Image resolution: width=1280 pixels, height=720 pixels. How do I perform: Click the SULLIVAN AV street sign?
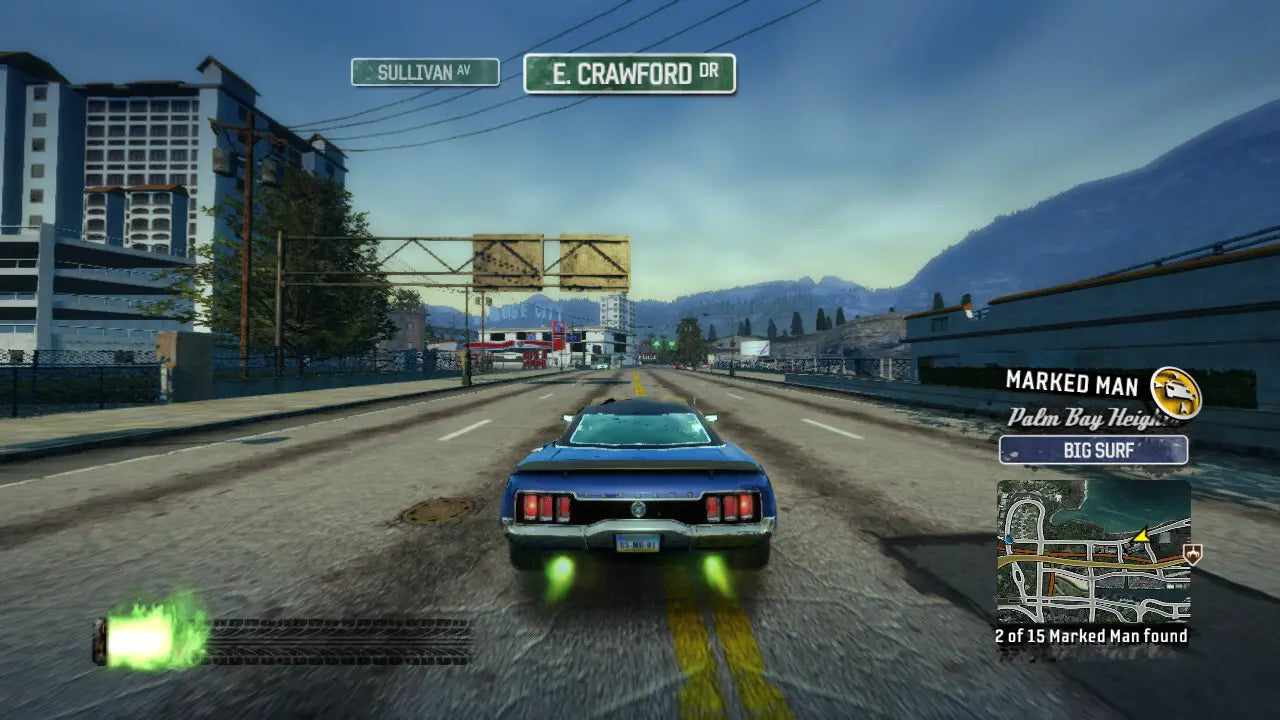pyautogui.click(x=426, y=72)
